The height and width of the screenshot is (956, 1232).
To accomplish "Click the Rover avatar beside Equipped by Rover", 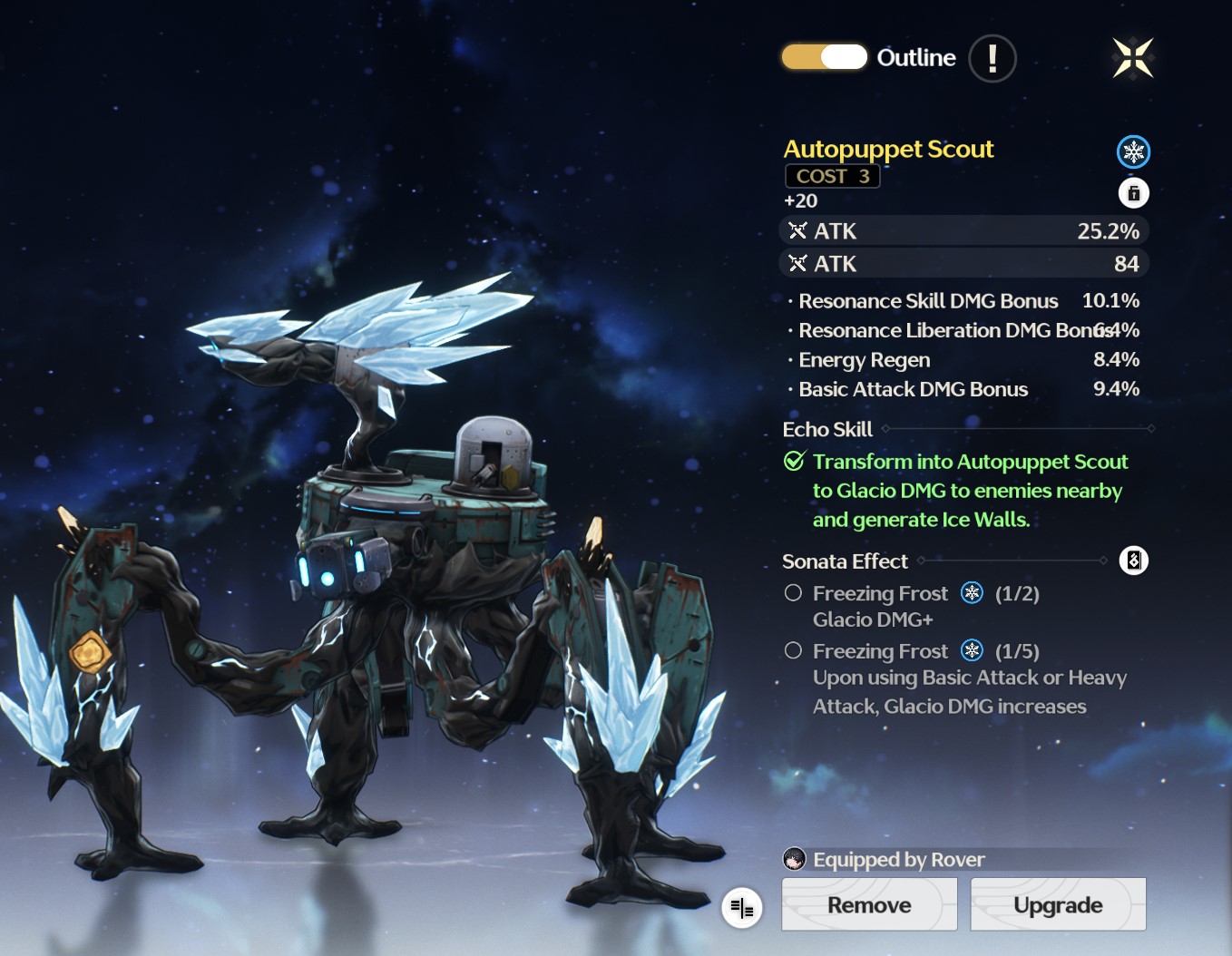I will tap(795, 859).
